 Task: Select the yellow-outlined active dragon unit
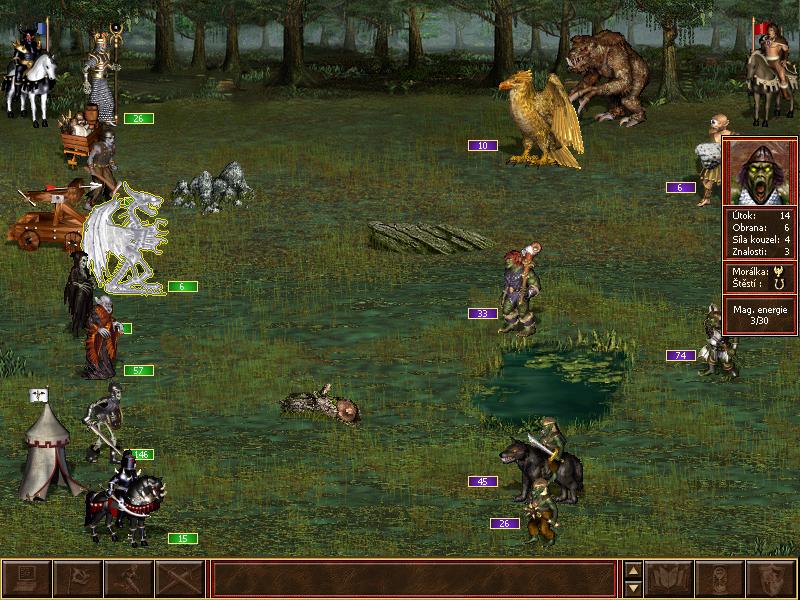pos(125,240)
